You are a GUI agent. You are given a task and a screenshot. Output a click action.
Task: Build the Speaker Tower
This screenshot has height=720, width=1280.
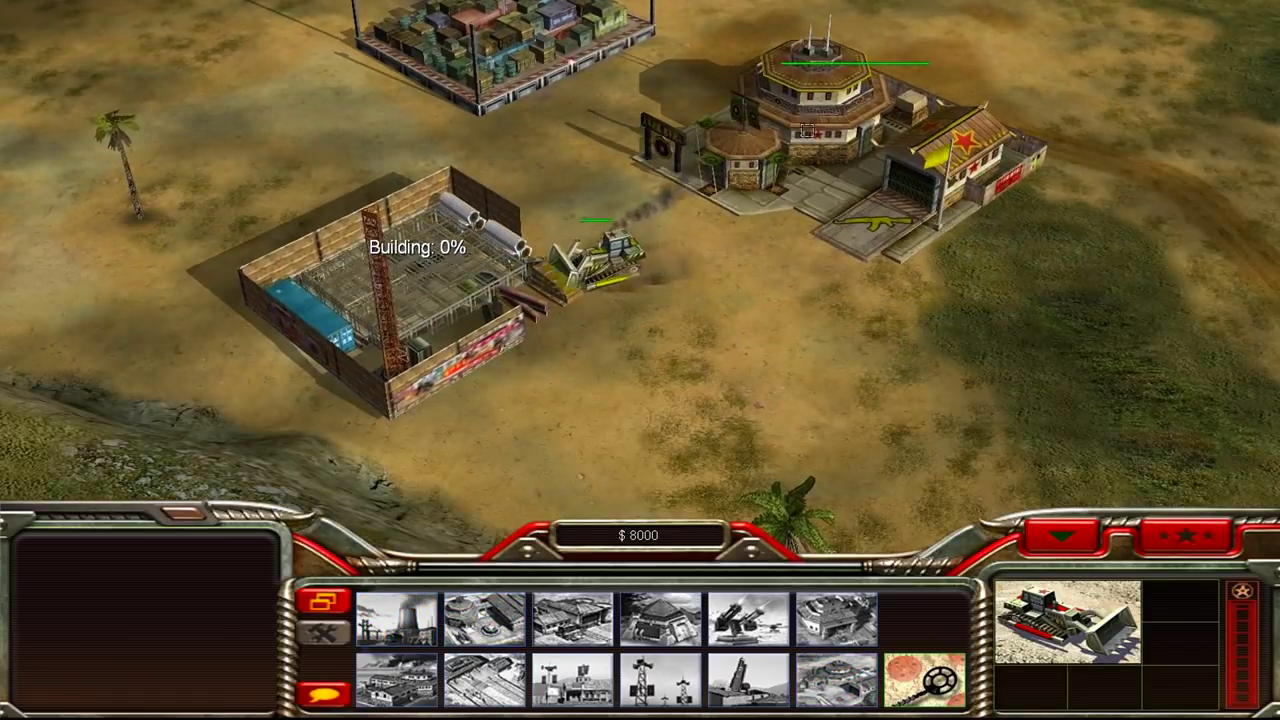659,678
